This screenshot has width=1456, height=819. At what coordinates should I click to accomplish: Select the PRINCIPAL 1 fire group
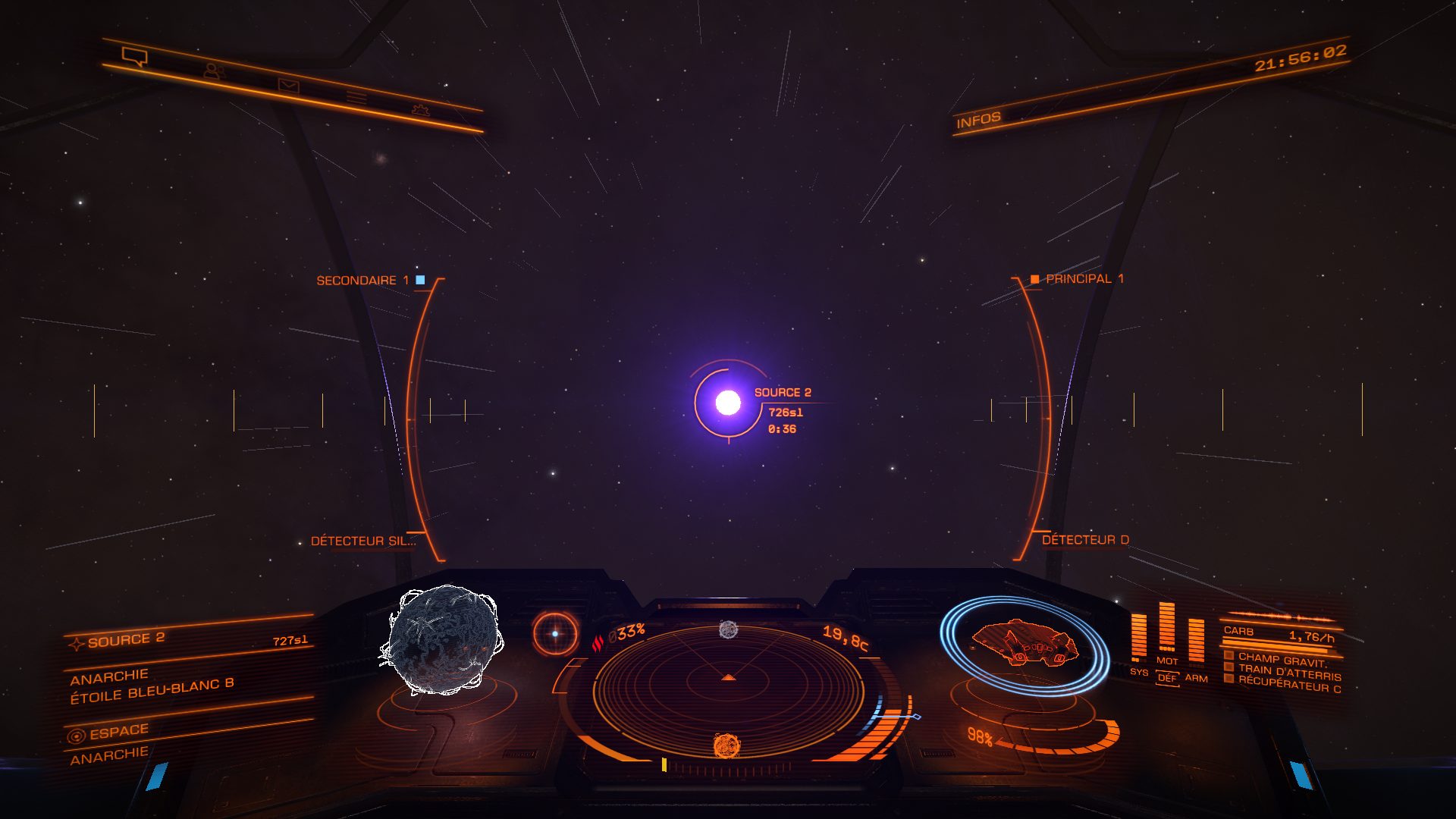1078,279
